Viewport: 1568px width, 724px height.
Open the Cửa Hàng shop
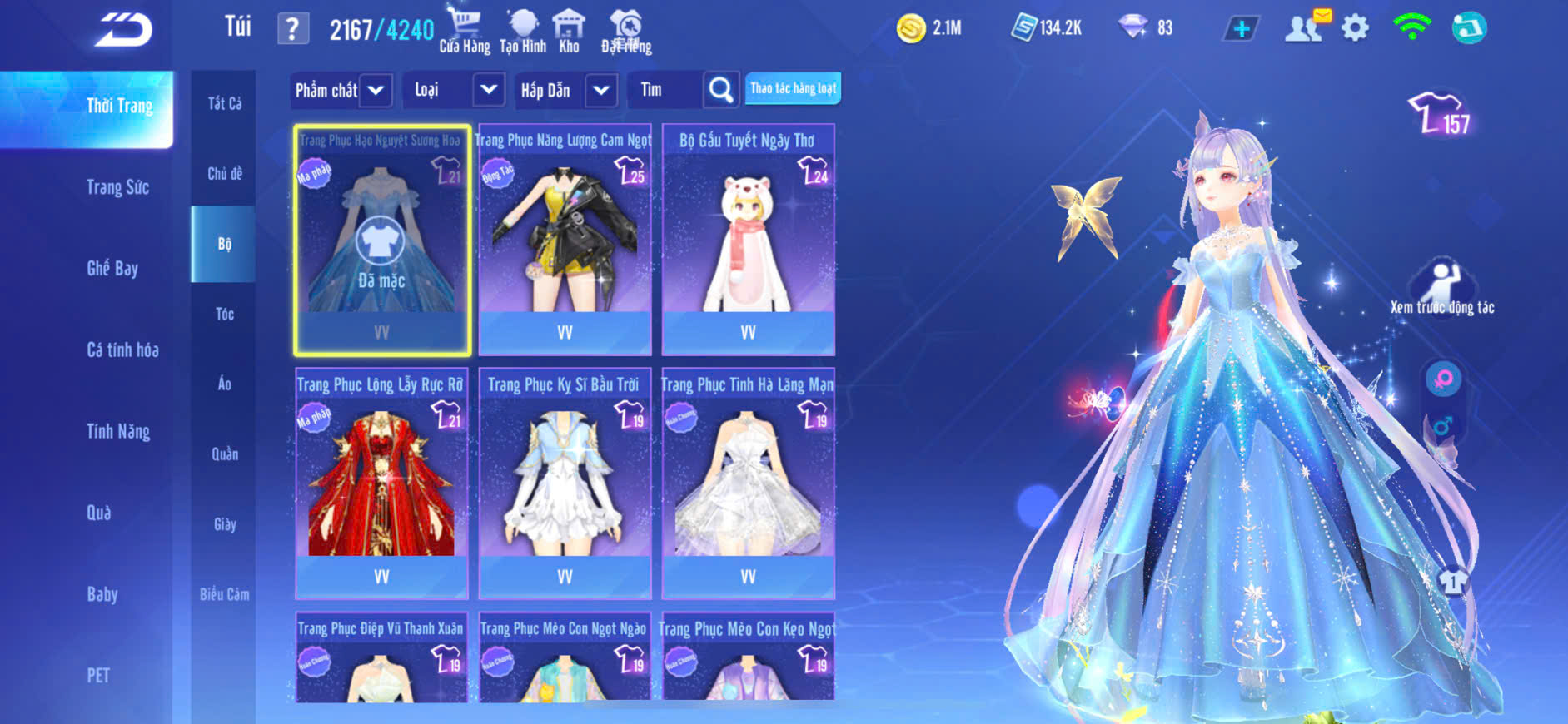click(465, 31)
